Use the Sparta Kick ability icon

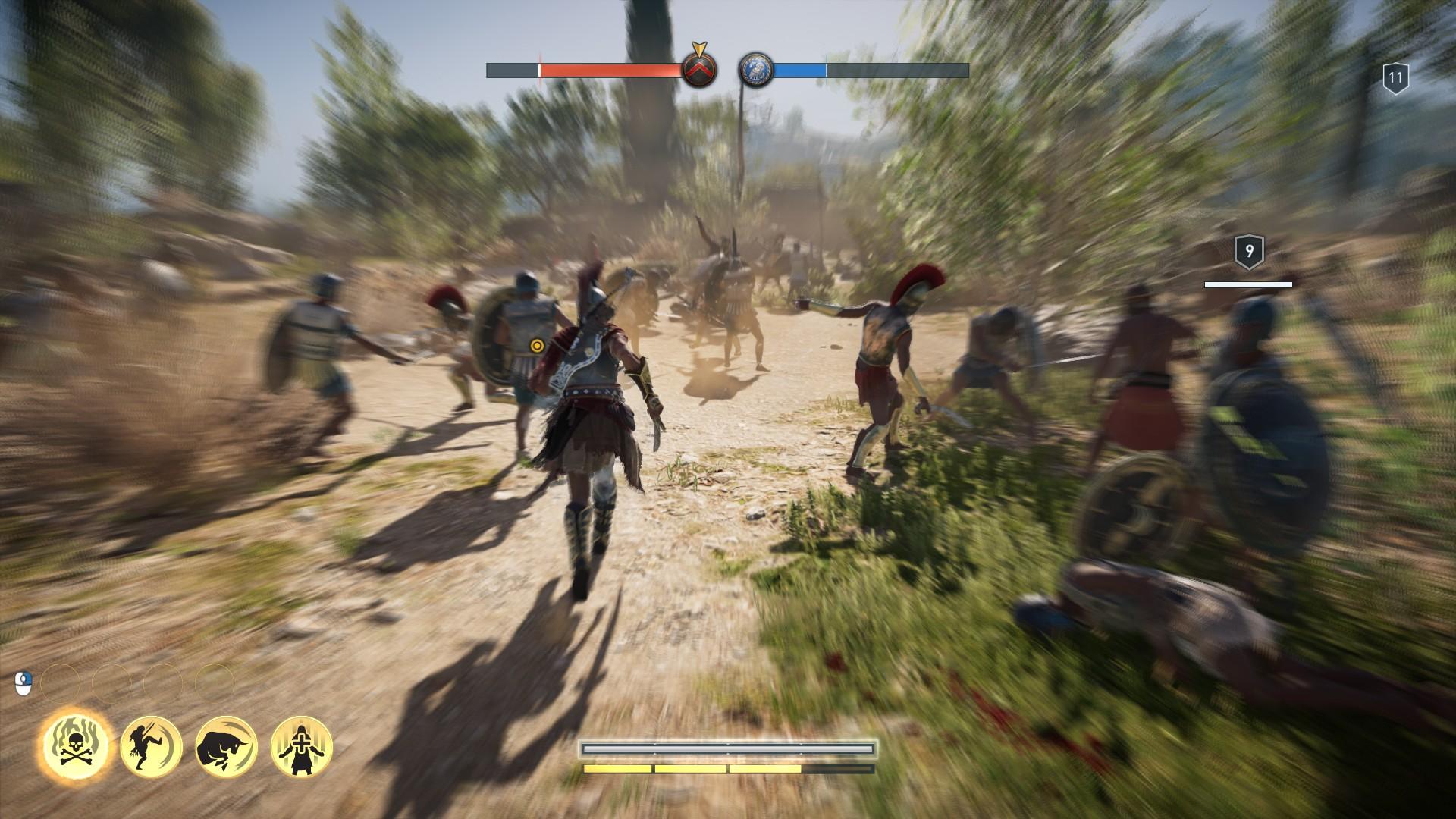(151, 746)
